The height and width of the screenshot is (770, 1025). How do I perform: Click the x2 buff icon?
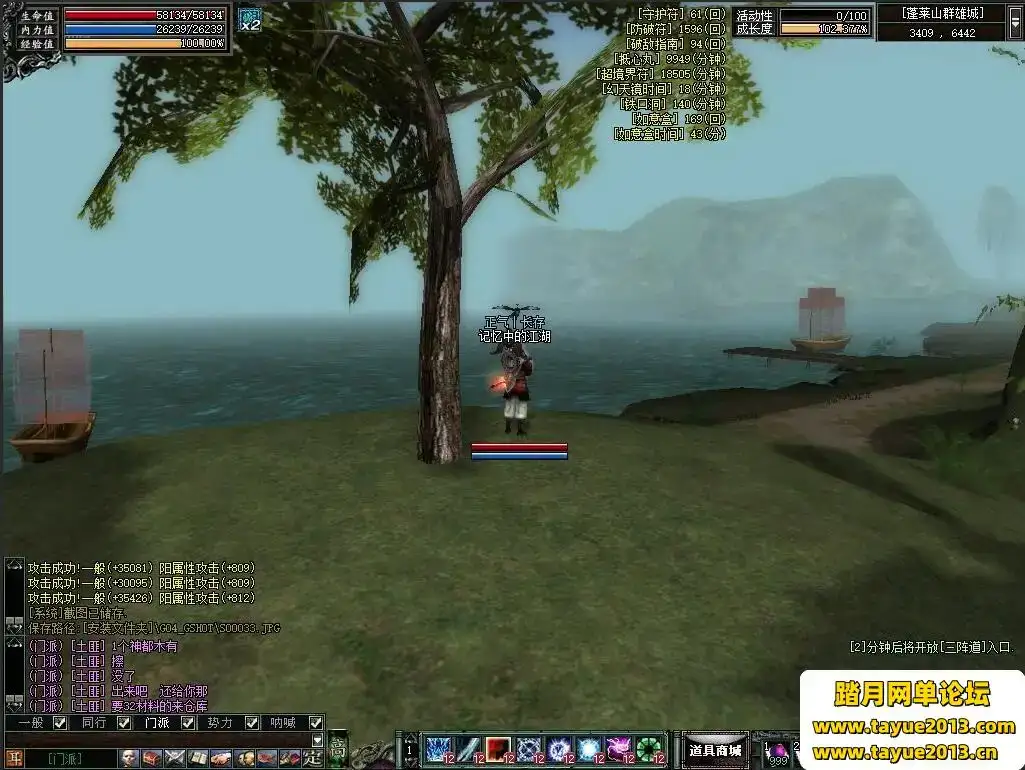(x=249, y=20)
